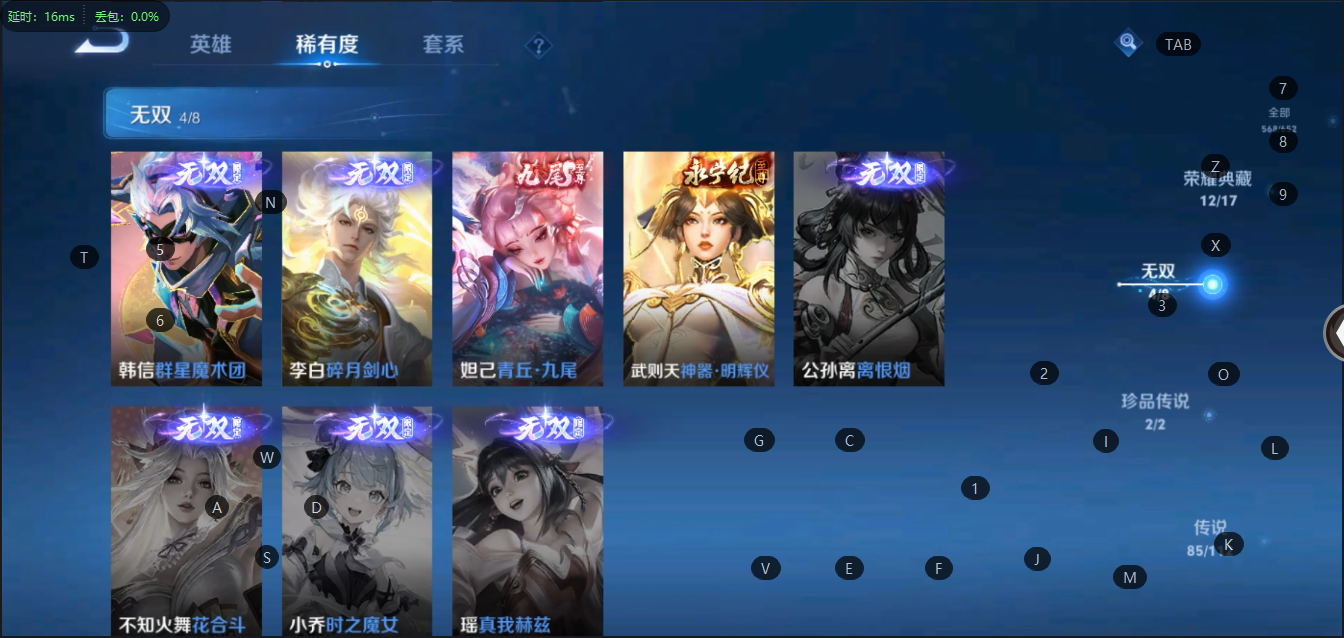Jump to 荣耀典藏 rarity category
The height and width of the screenshot is (638, 1344).
pyautogui.click(x=1217, y=185)
